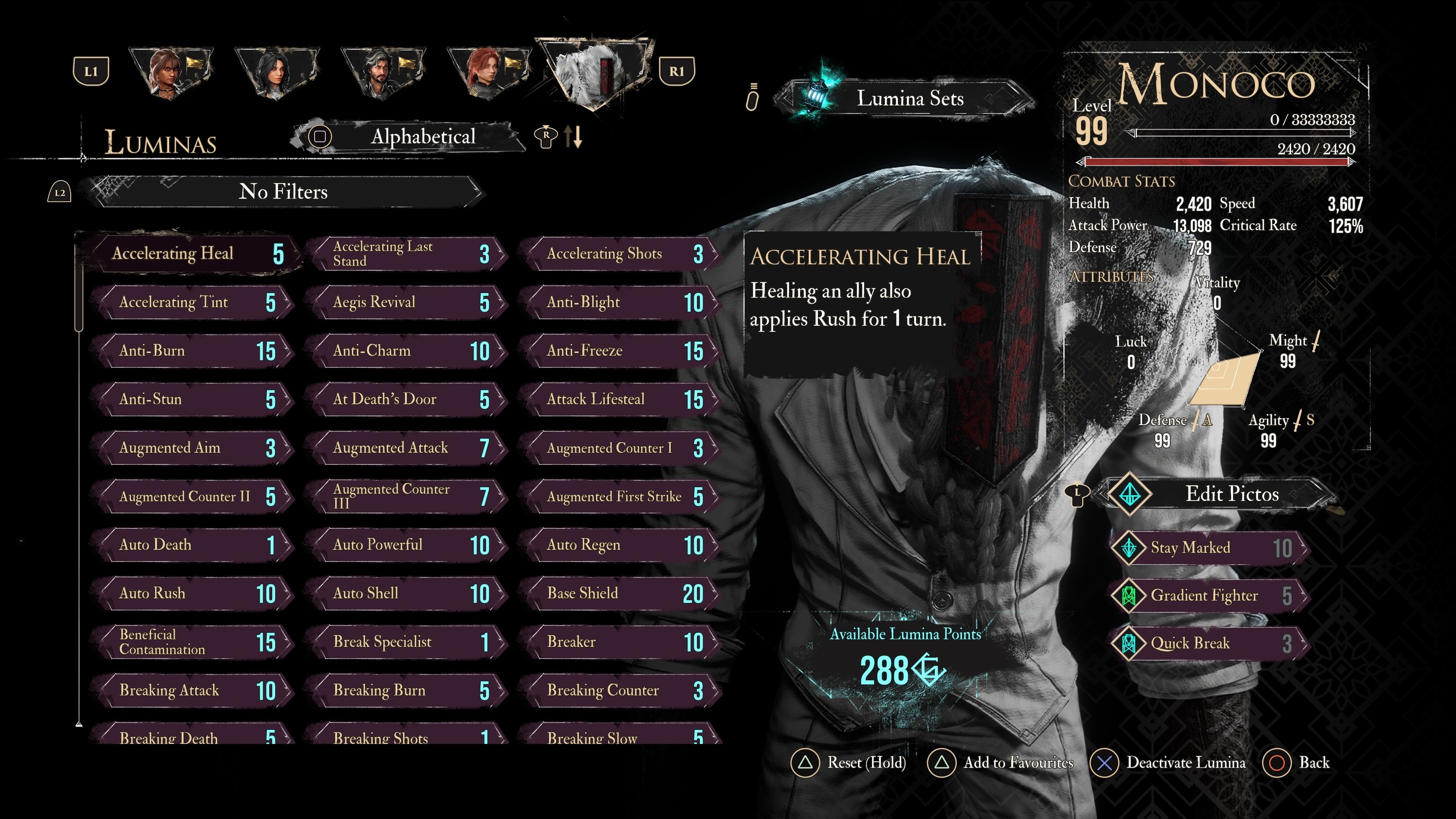This screenshot has height=819, width=1456.
Task: Choose the Aegis Revival lumina
Action: 407,303
